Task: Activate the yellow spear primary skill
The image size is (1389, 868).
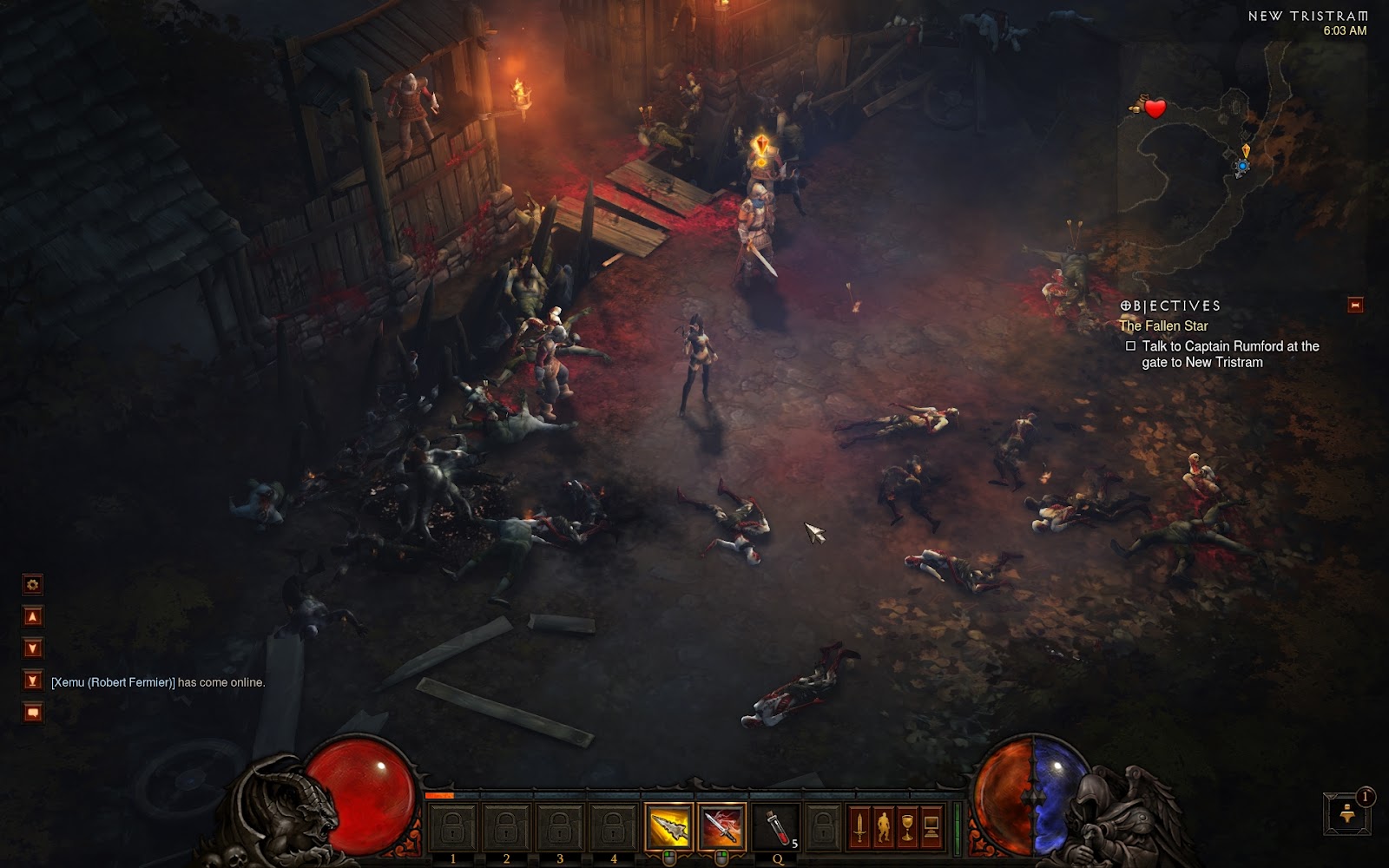Action: (668, 826)
